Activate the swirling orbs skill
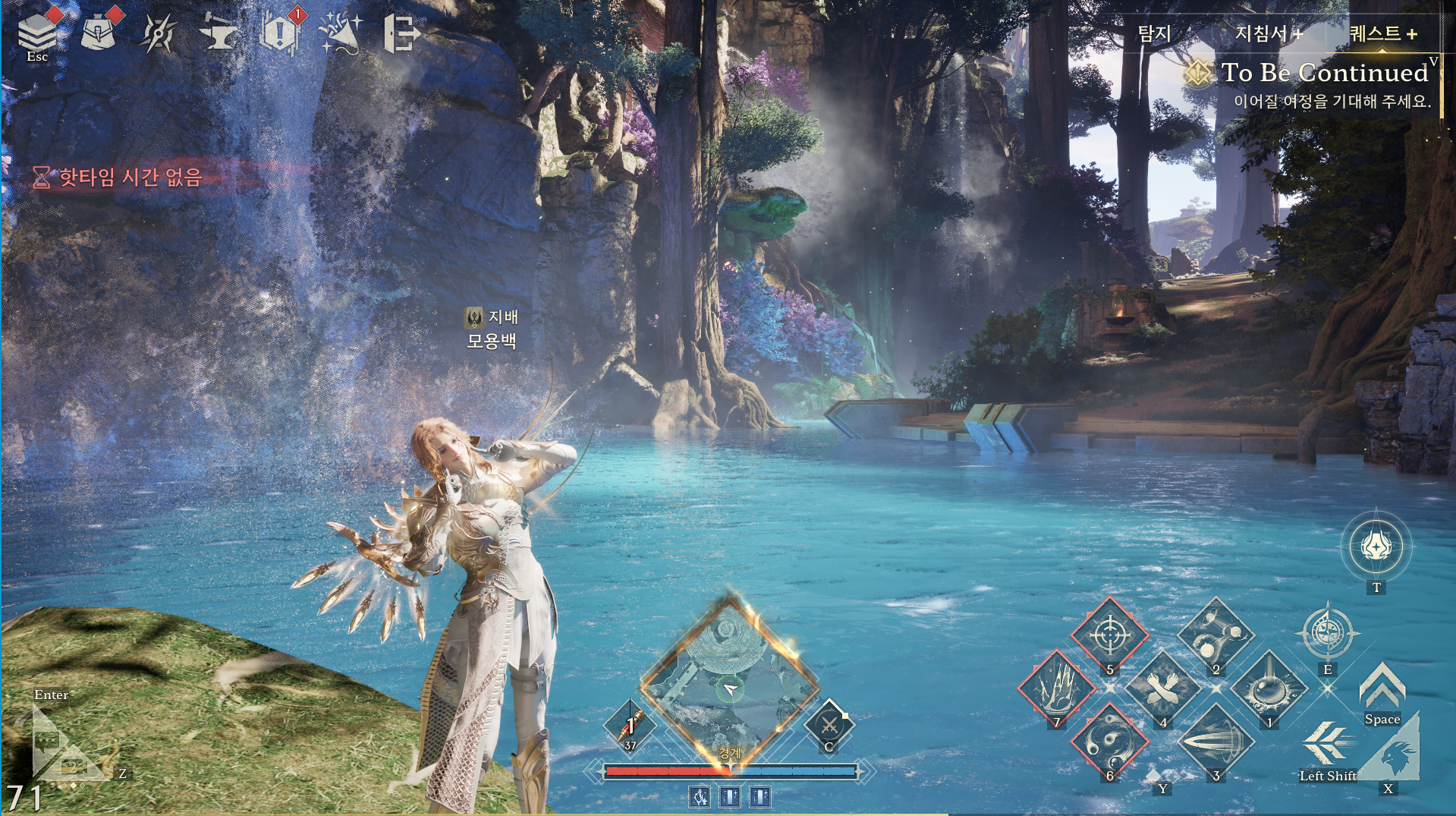Image resolution: width=1456 pixels, height=816 pixels. 1109,741
